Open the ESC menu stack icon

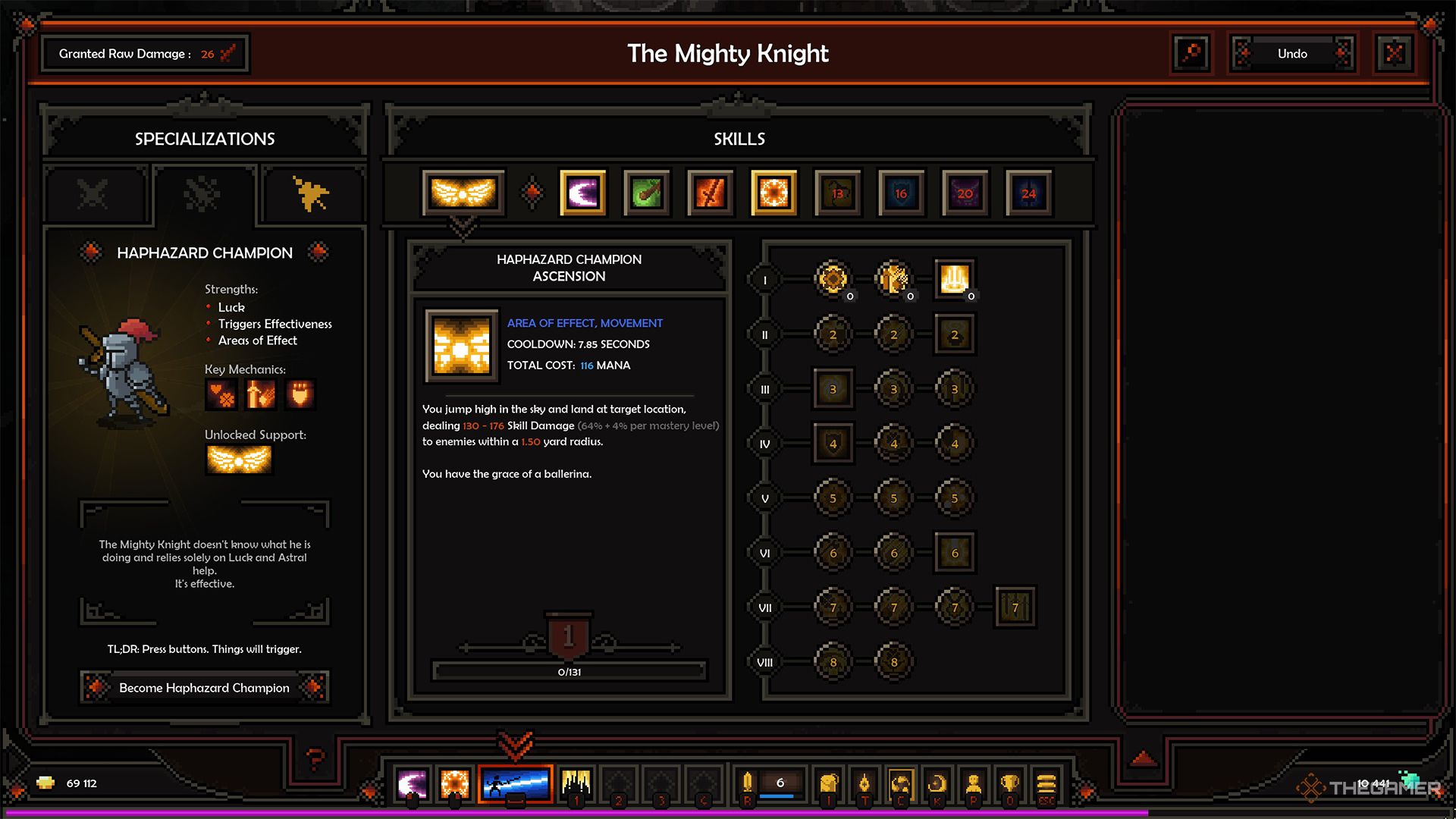(1046, 784)
